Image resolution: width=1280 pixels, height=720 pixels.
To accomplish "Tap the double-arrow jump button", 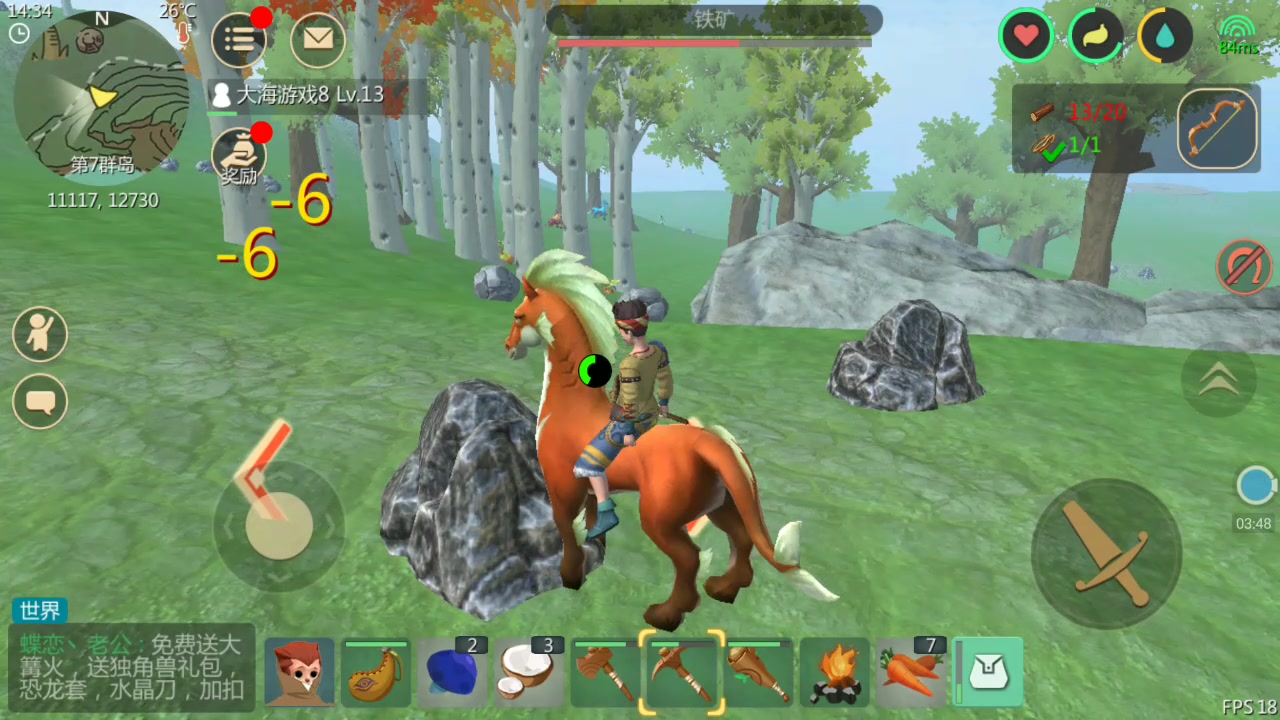I will point(1218,379).
